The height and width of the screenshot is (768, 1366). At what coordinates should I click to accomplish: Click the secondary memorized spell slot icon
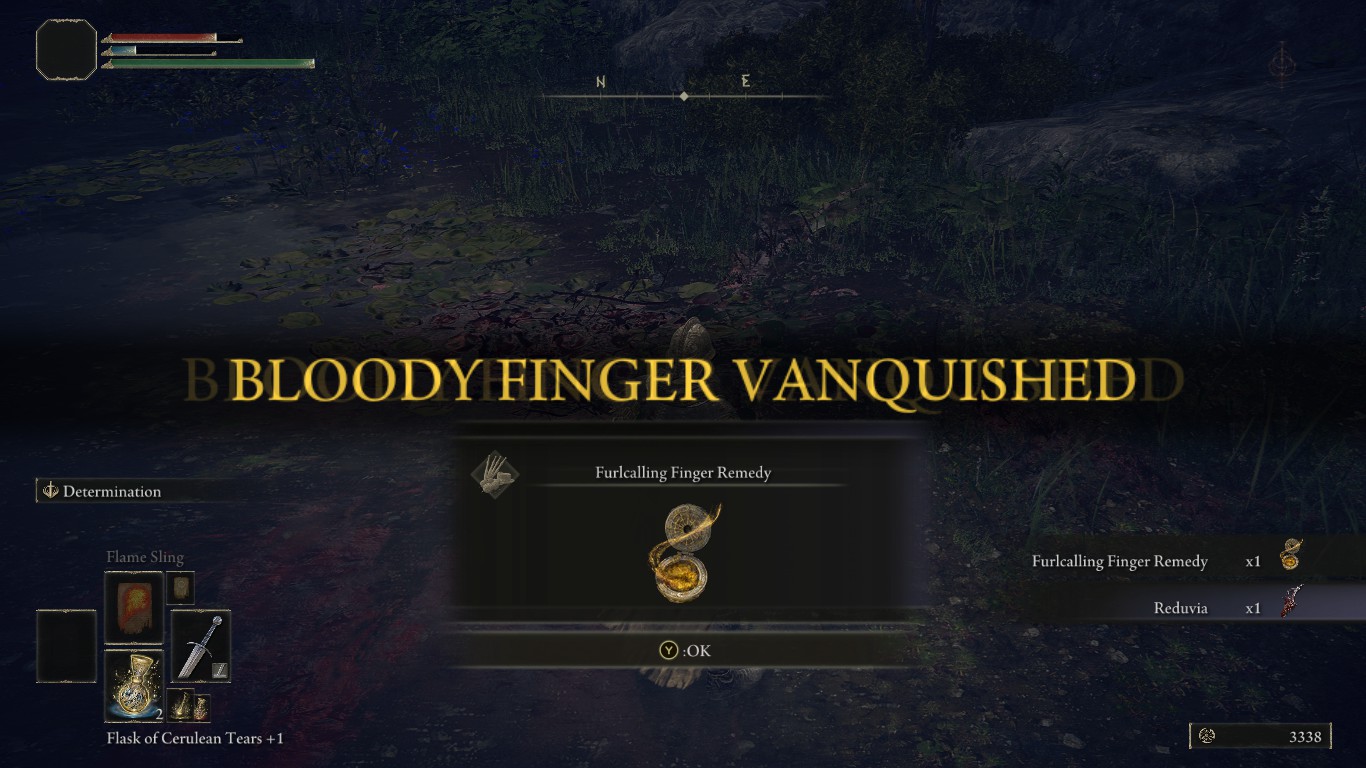click(x=181, y=587)
